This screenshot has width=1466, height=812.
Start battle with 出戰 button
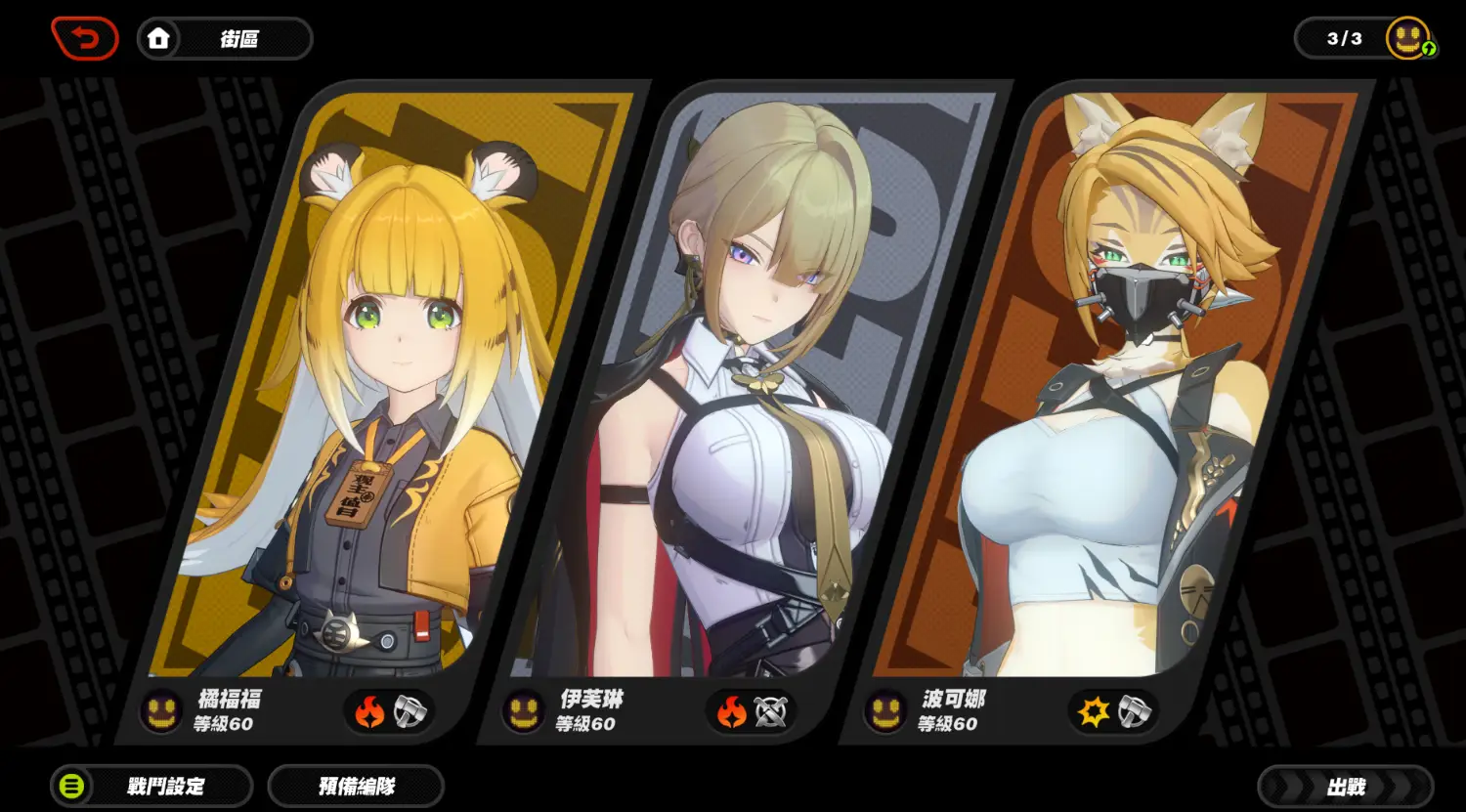tap(1345, 787)
